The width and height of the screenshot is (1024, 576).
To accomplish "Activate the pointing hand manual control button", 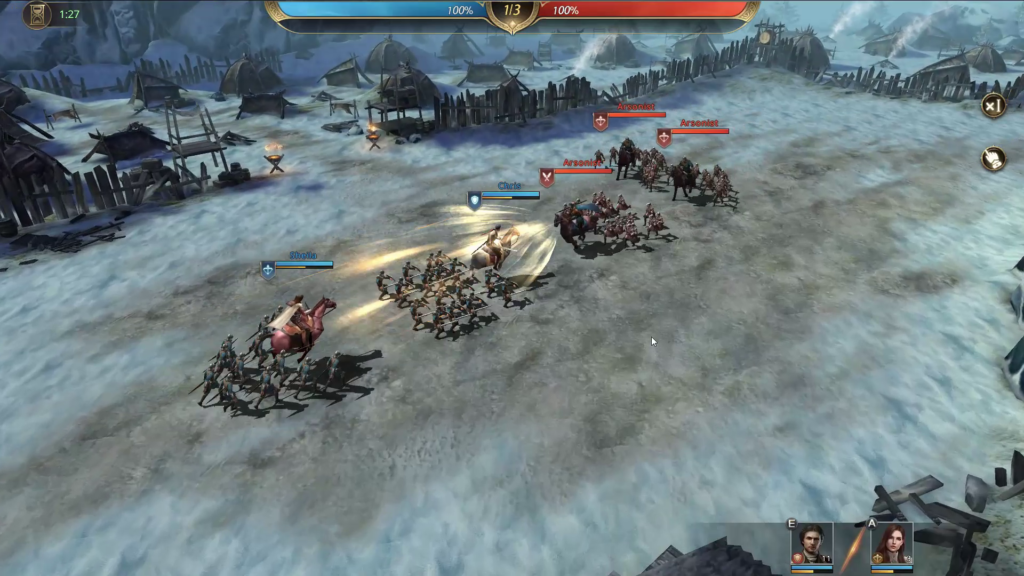I will pyautogui.click(x=992, y=159).
